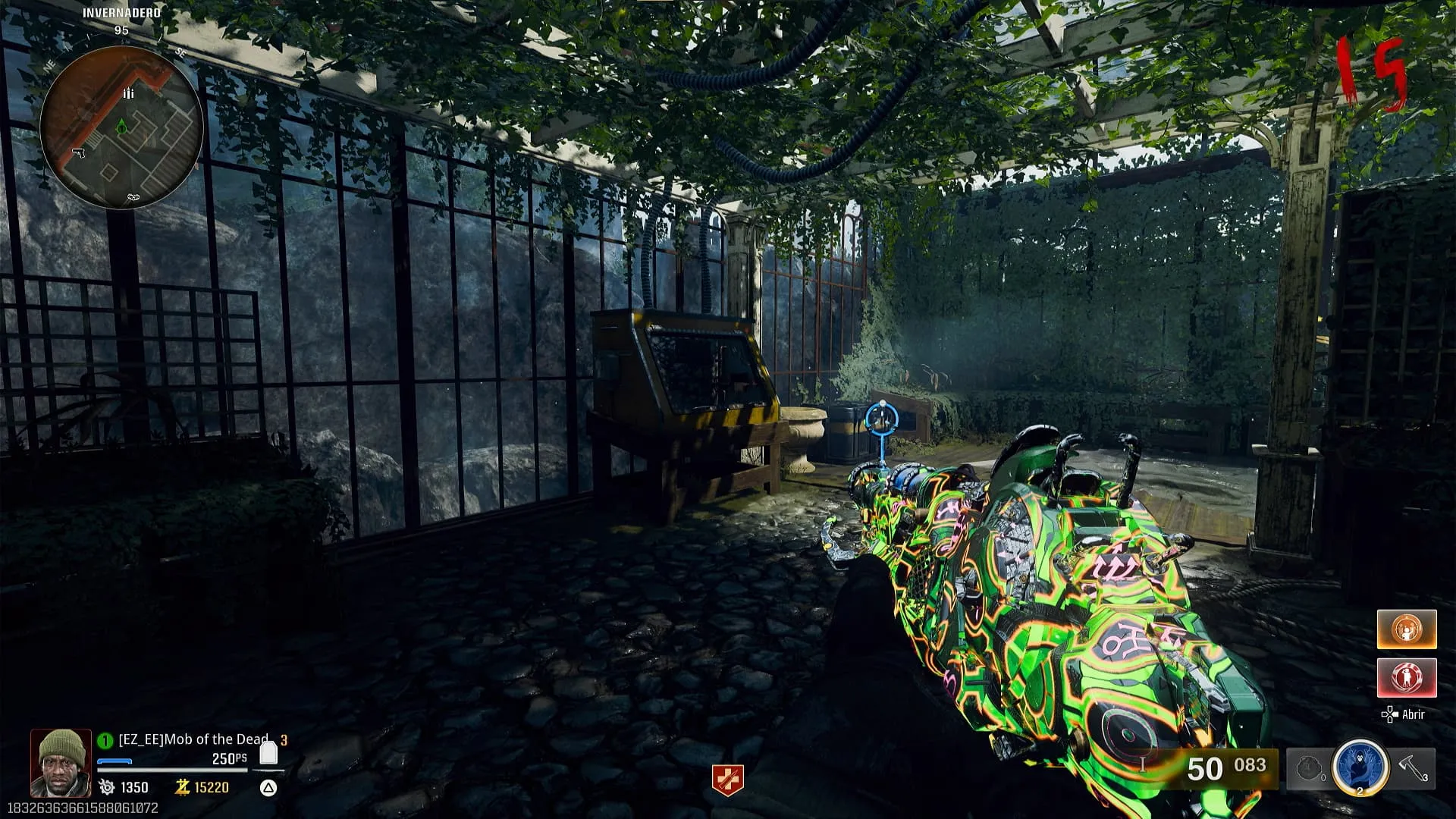Select the orange GobbleGum slot
The width and height of the screenshot is (1456, 819).
coord(1407,629)
